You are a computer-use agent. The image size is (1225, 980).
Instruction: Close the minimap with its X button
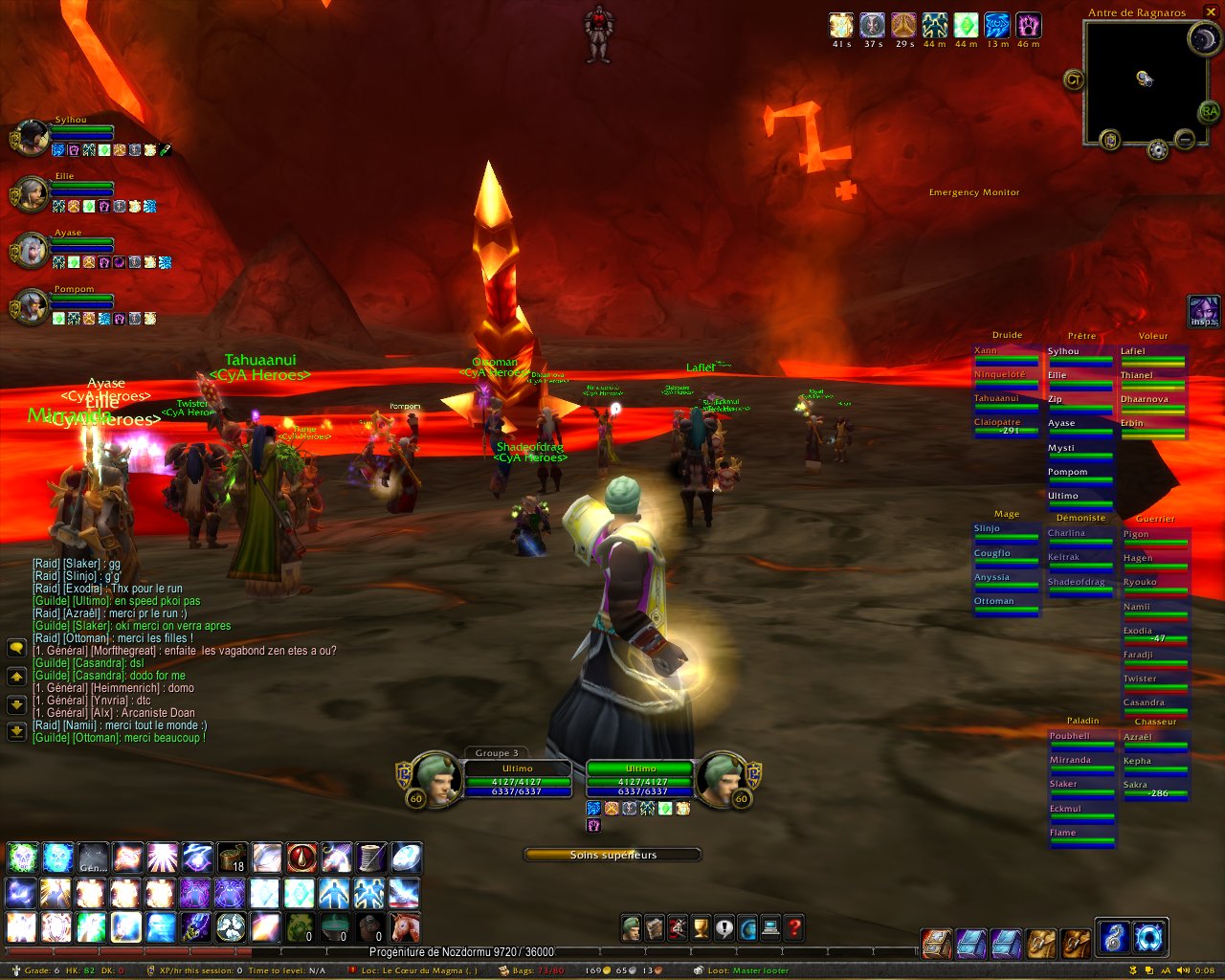point(1211,12)
